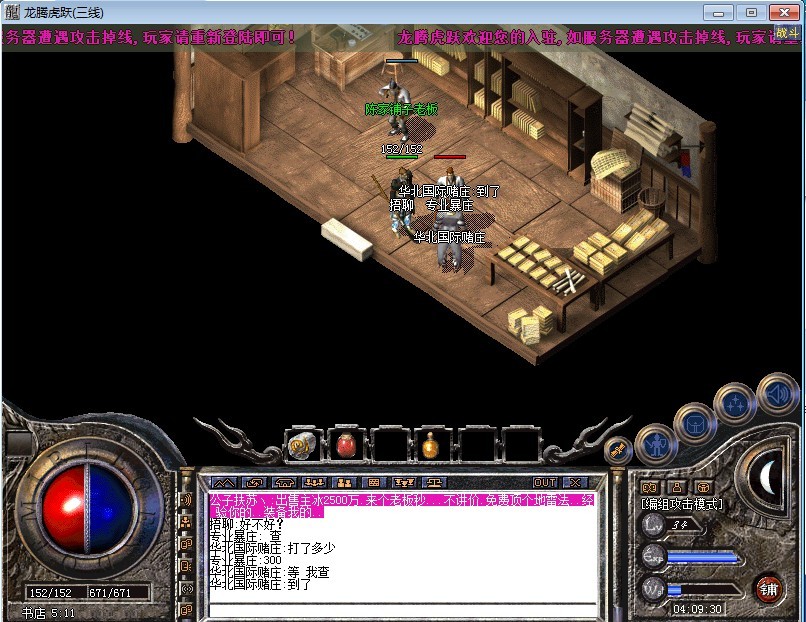Close the game window
The height and width of the screenshot is (622, 806).
click(x=781, y=12)
